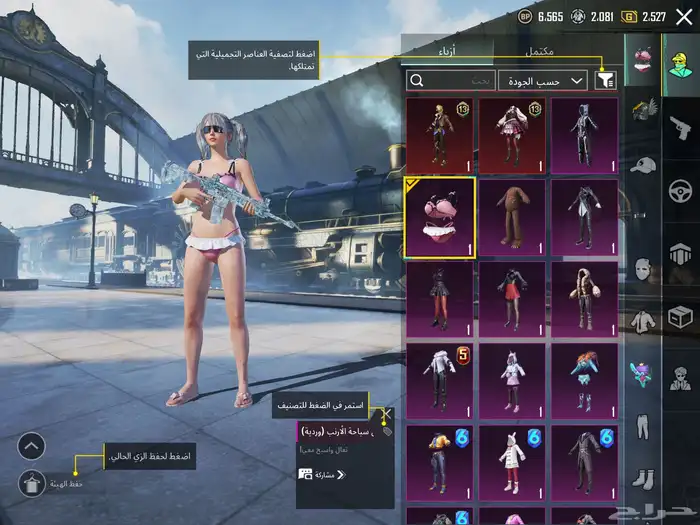Close the inventory screen with the X

(684, 16)
